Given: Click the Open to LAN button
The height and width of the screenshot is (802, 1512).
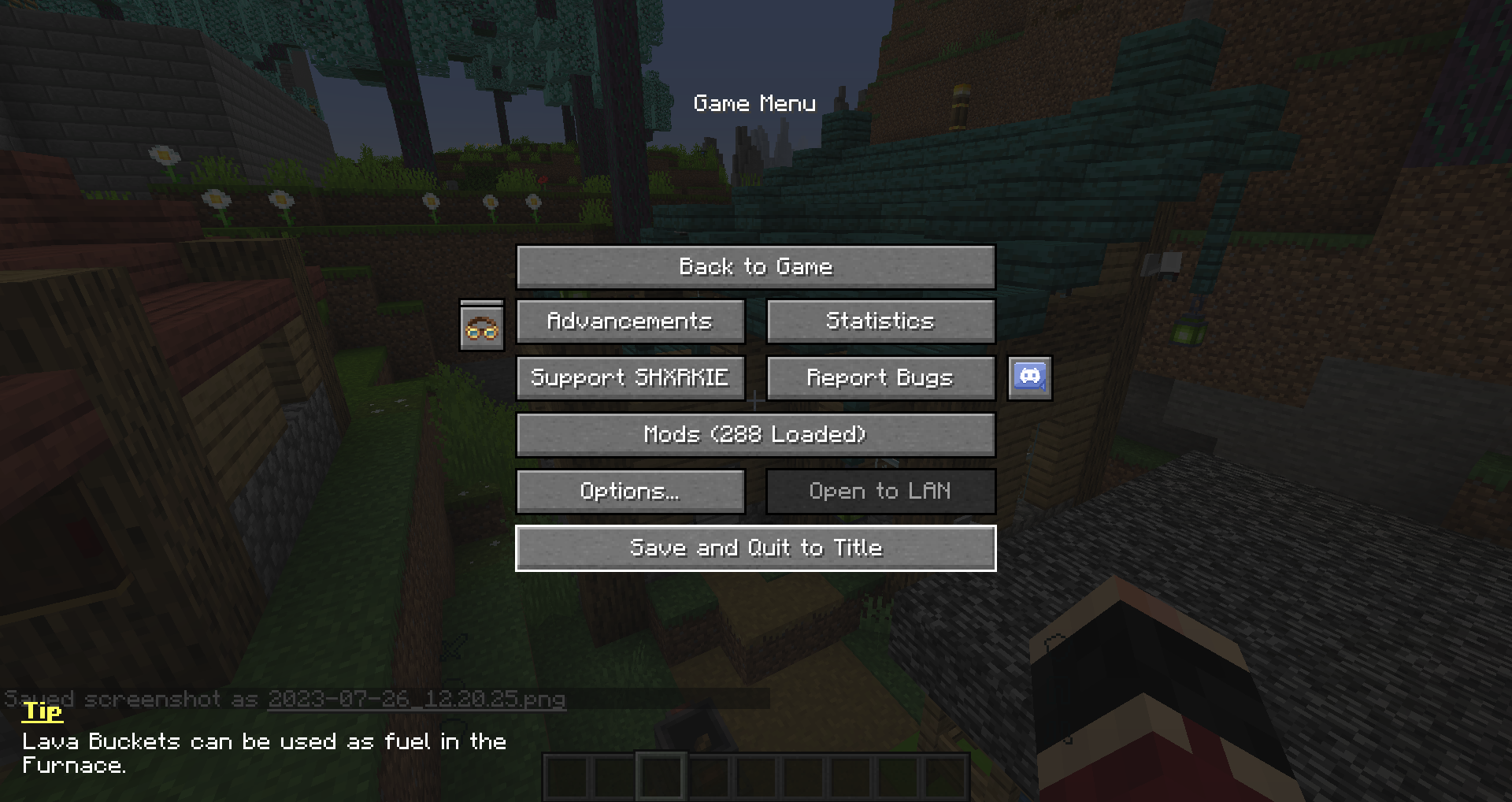Looking at the screenshot, I should coord(880,491).
